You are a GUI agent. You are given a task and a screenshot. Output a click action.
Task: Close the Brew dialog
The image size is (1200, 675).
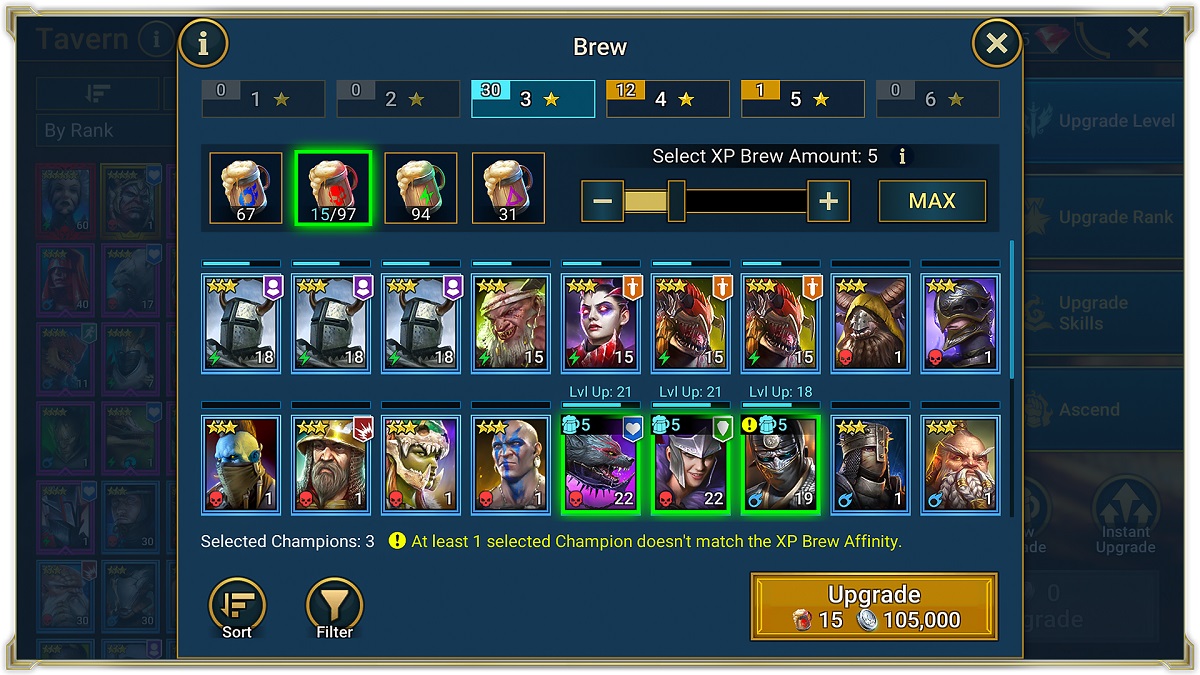996,43
